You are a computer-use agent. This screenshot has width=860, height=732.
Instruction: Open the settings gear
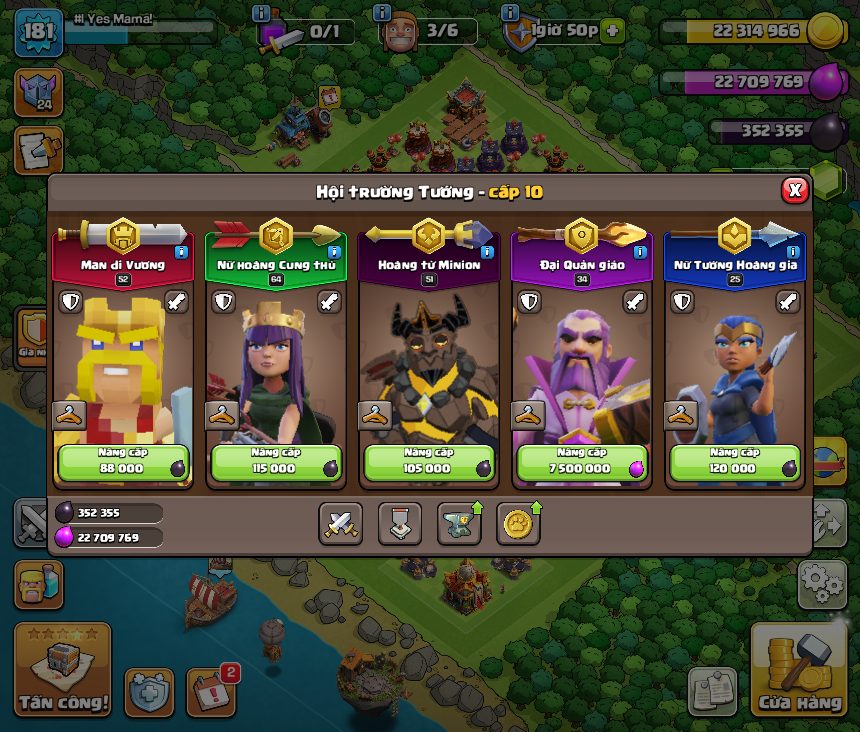click(822, 584)
